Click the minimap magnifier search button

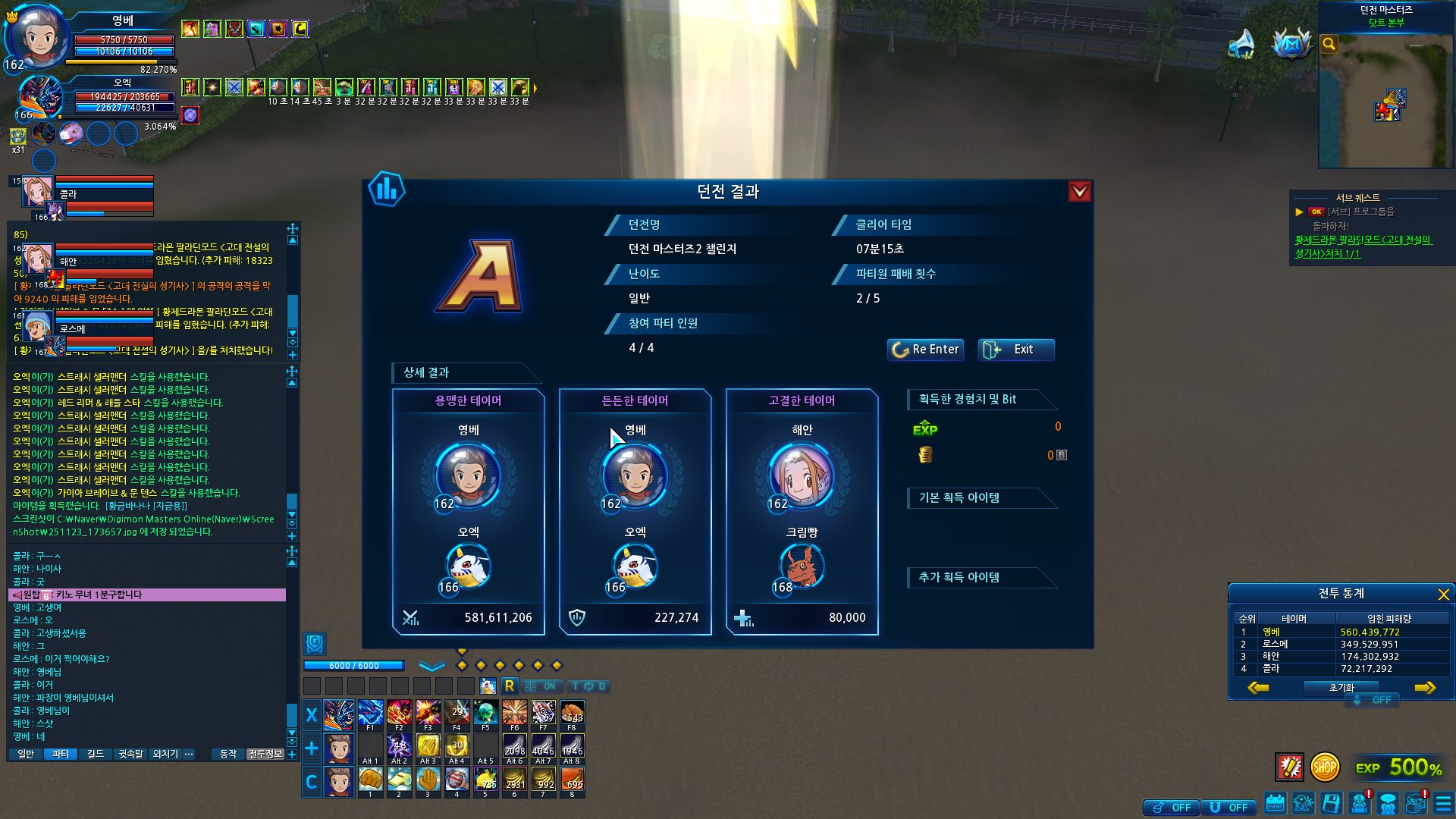tap(1329, 44)
